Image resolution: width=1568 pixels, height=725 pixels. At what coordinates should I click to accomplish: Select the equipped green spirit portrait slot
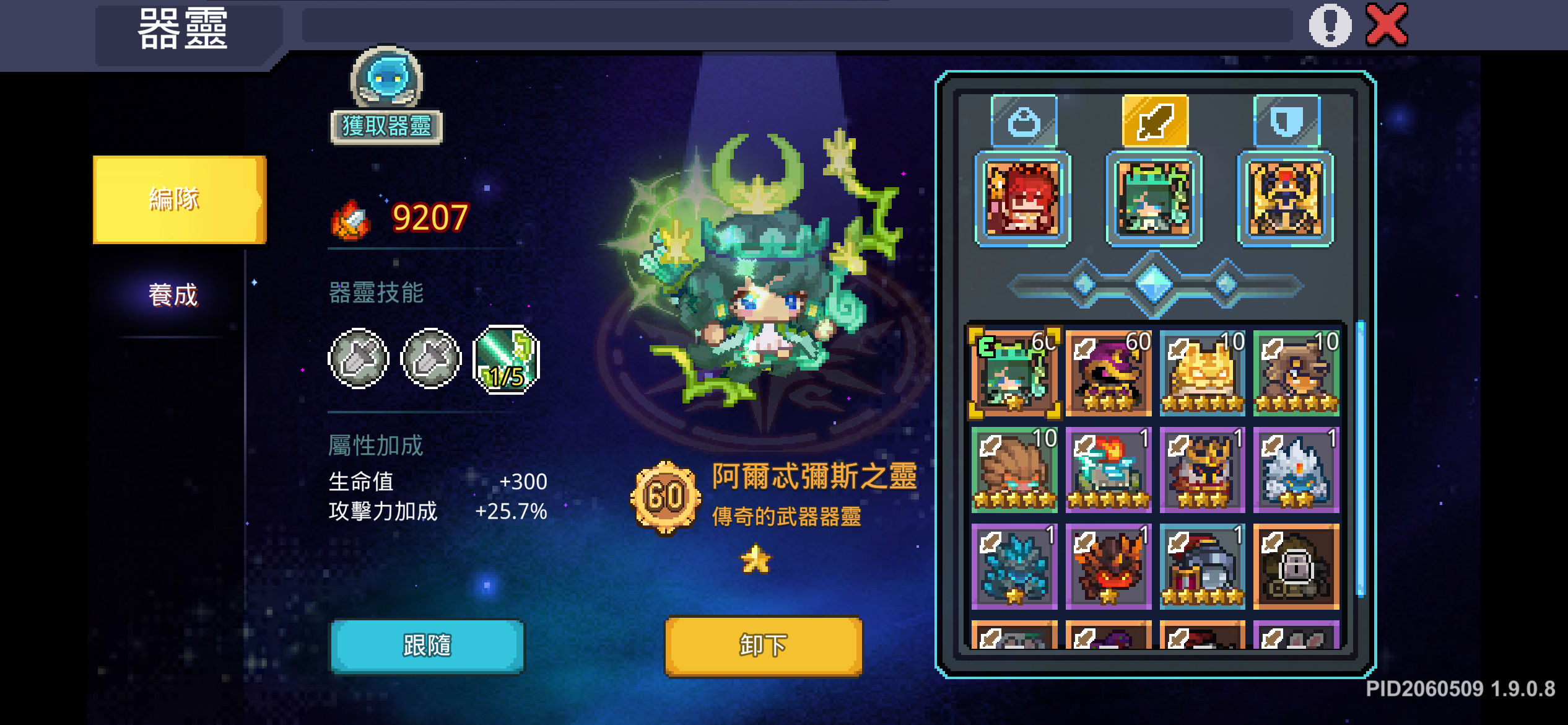click(1153, 200)
